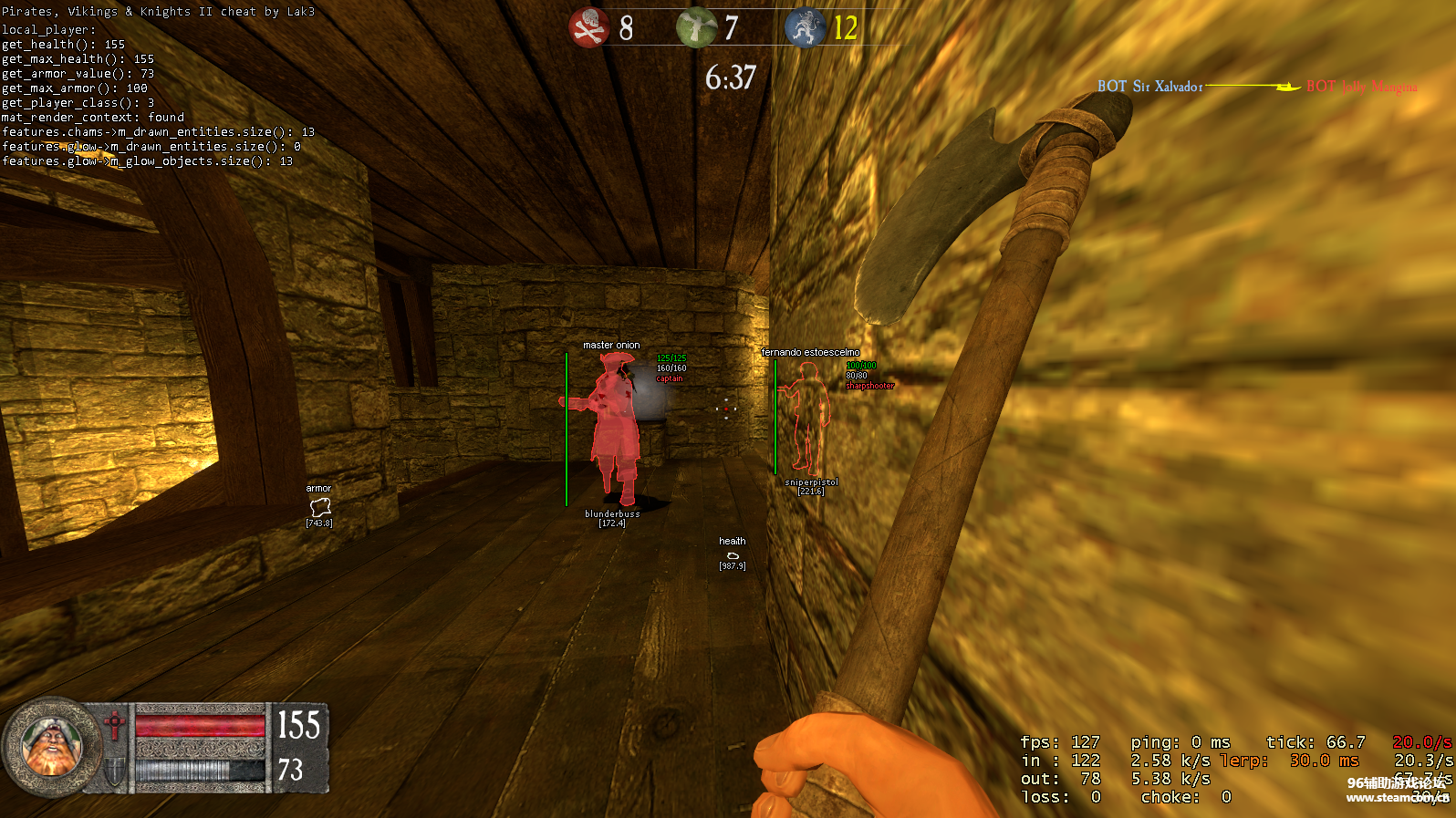Select the blue Knights lion team icon
1456x818 pixels.
pyautogui.click(x=806, y=26)
